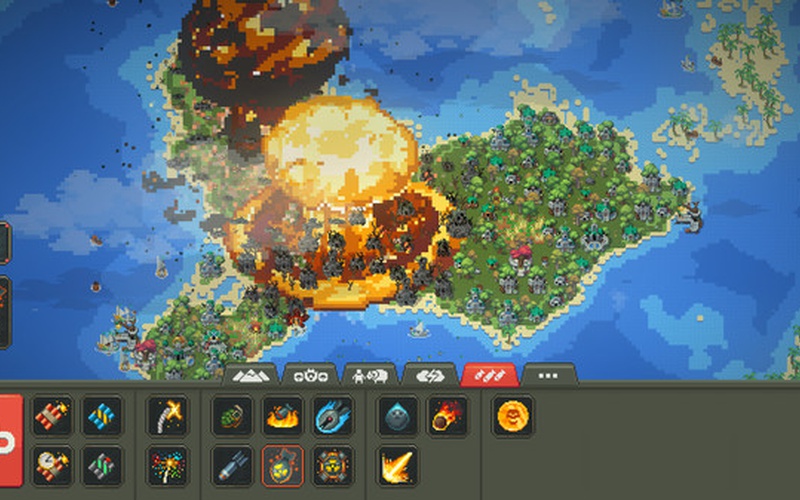
Task: Select the blue water bomb bundle
Action: pyautogui.click(x=102, y=415)
